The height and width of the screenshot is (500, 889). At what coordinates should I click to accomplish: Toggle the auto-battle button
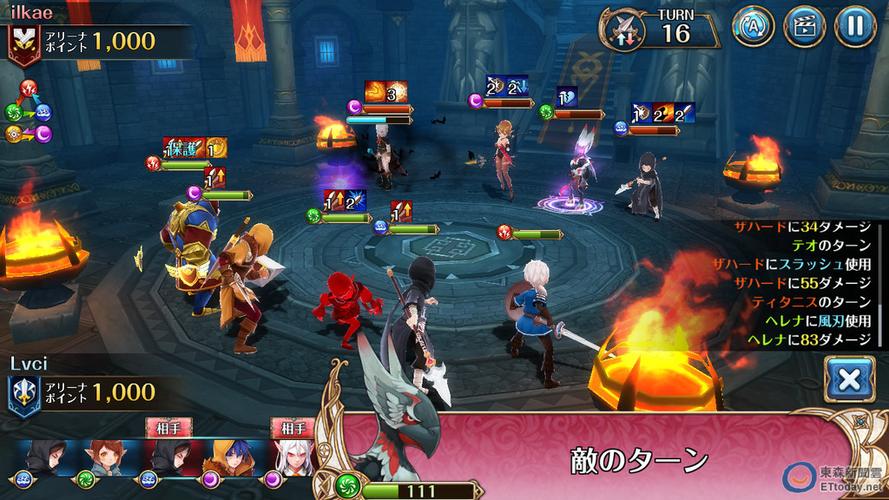click(x=753, y=27)
